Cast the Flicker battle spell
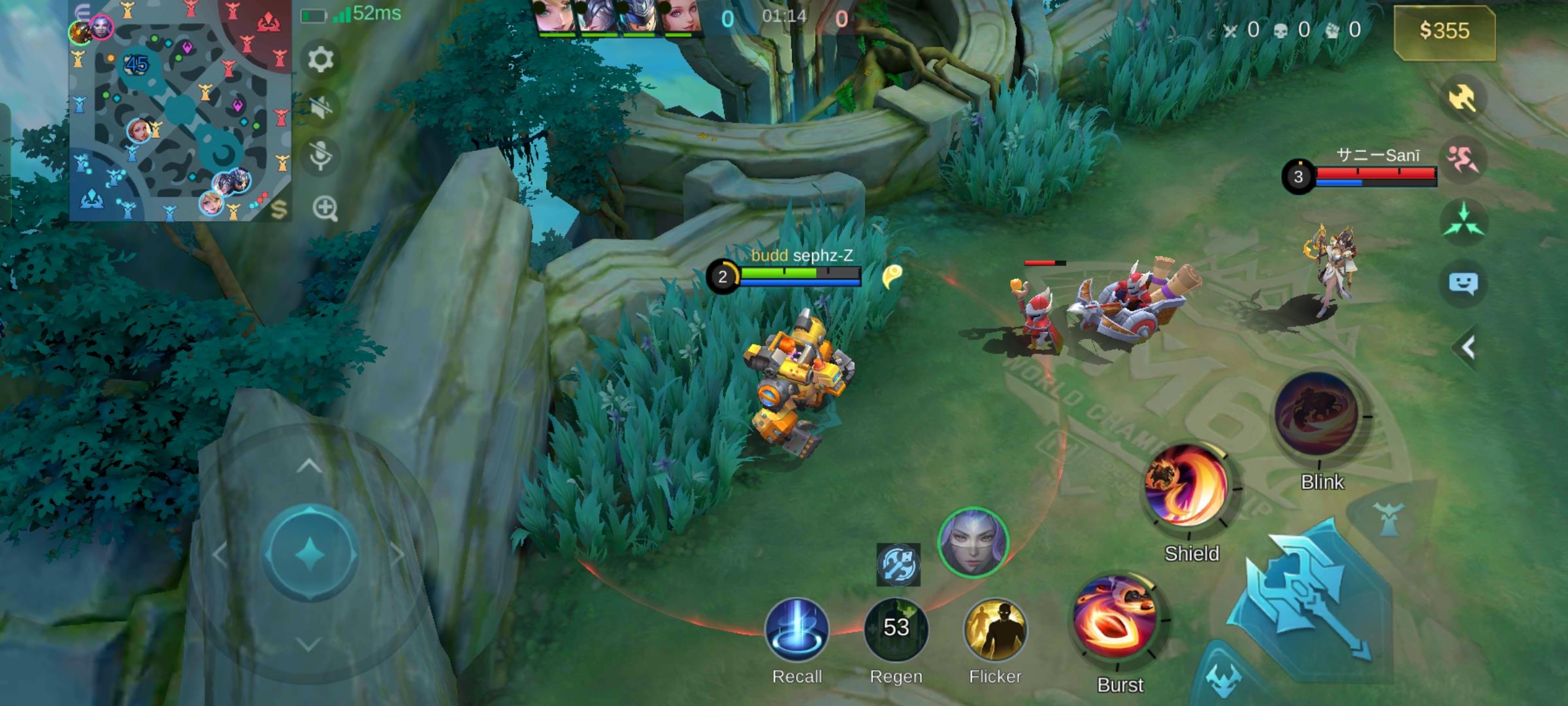This screenshot has width=1568, height=706. (995, 630)
